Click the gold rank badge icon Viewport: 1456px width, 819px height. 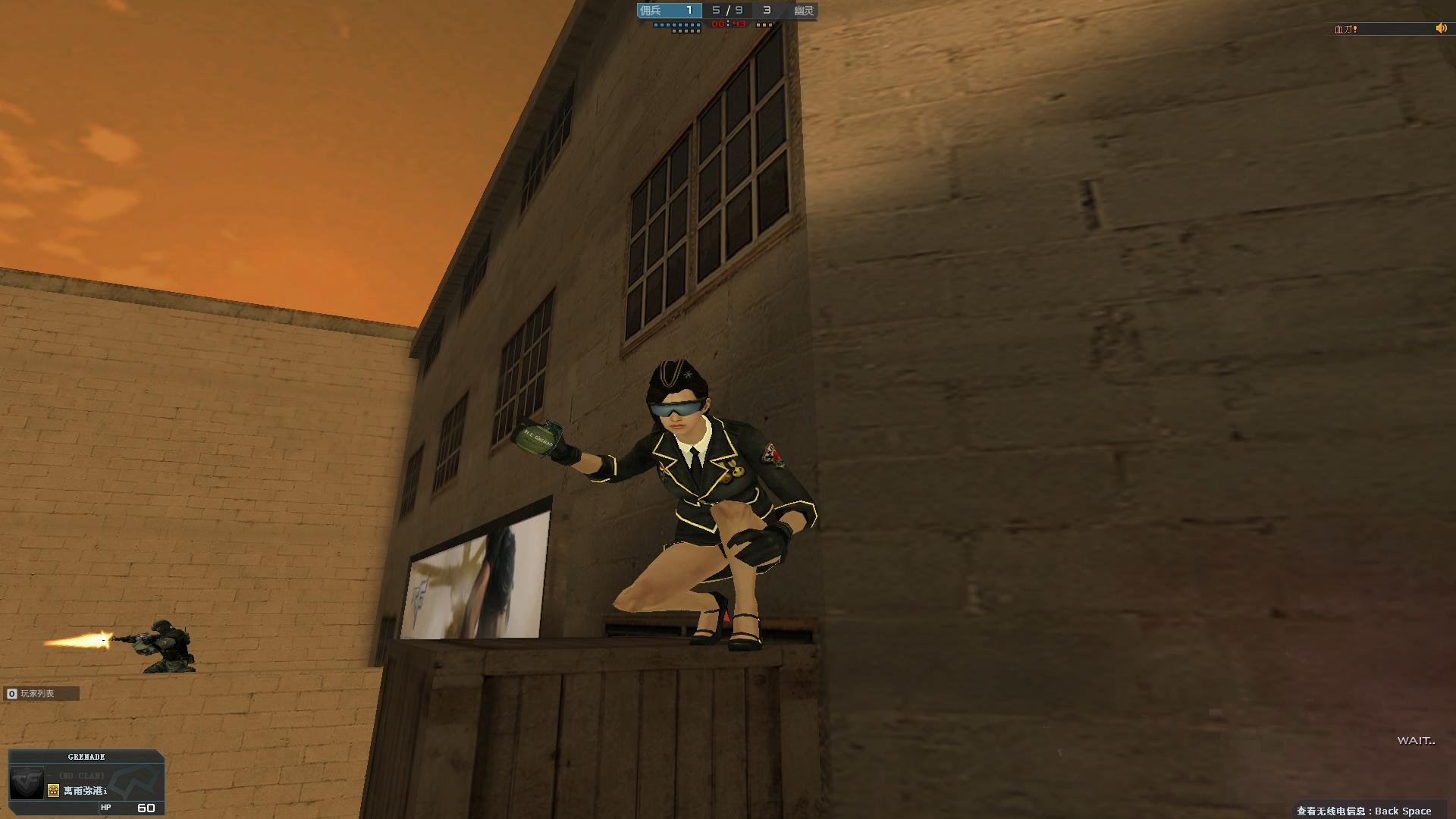53,791
